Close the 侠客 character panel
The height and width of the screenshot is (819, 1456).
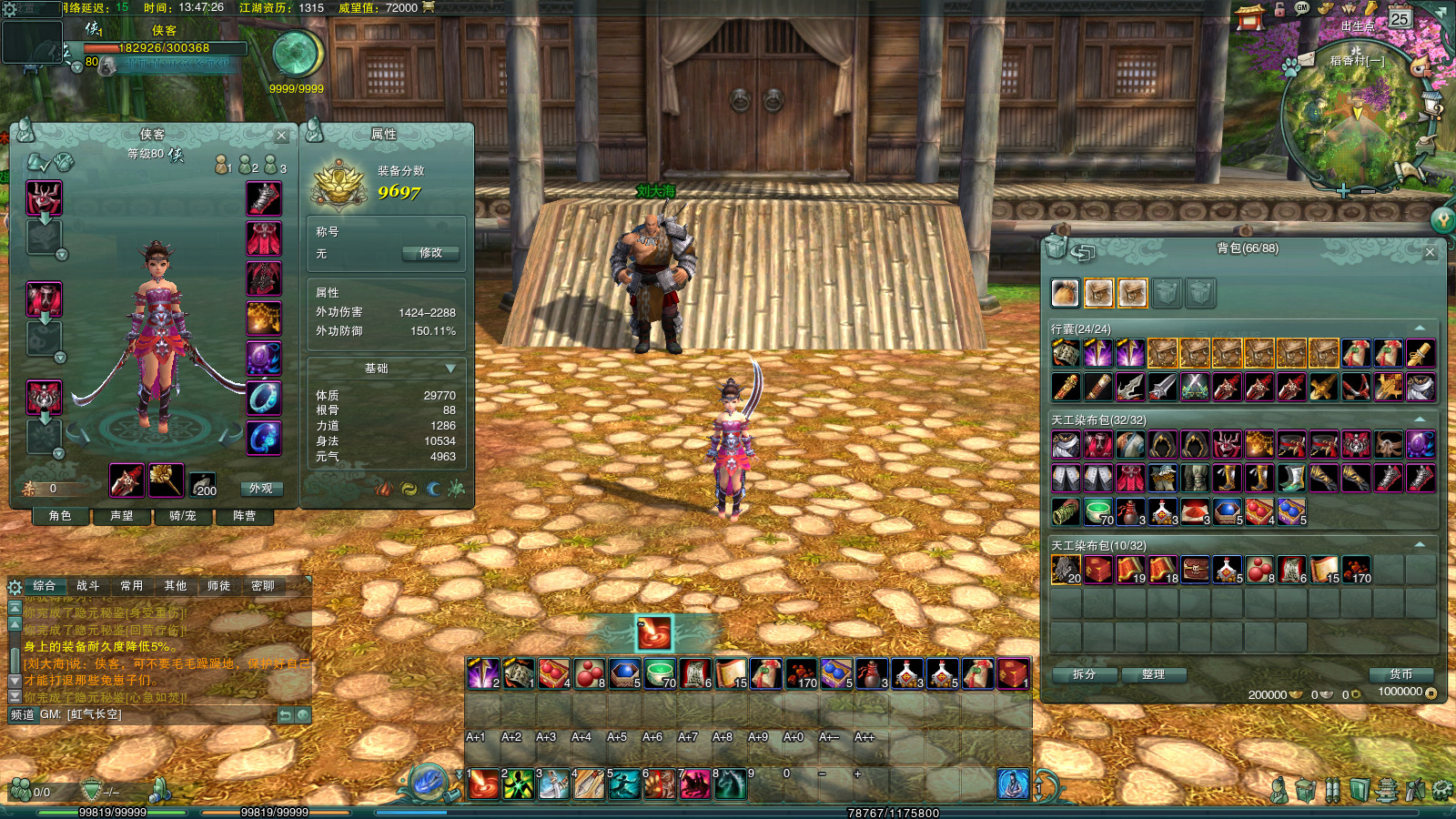(x=281, y=136)
